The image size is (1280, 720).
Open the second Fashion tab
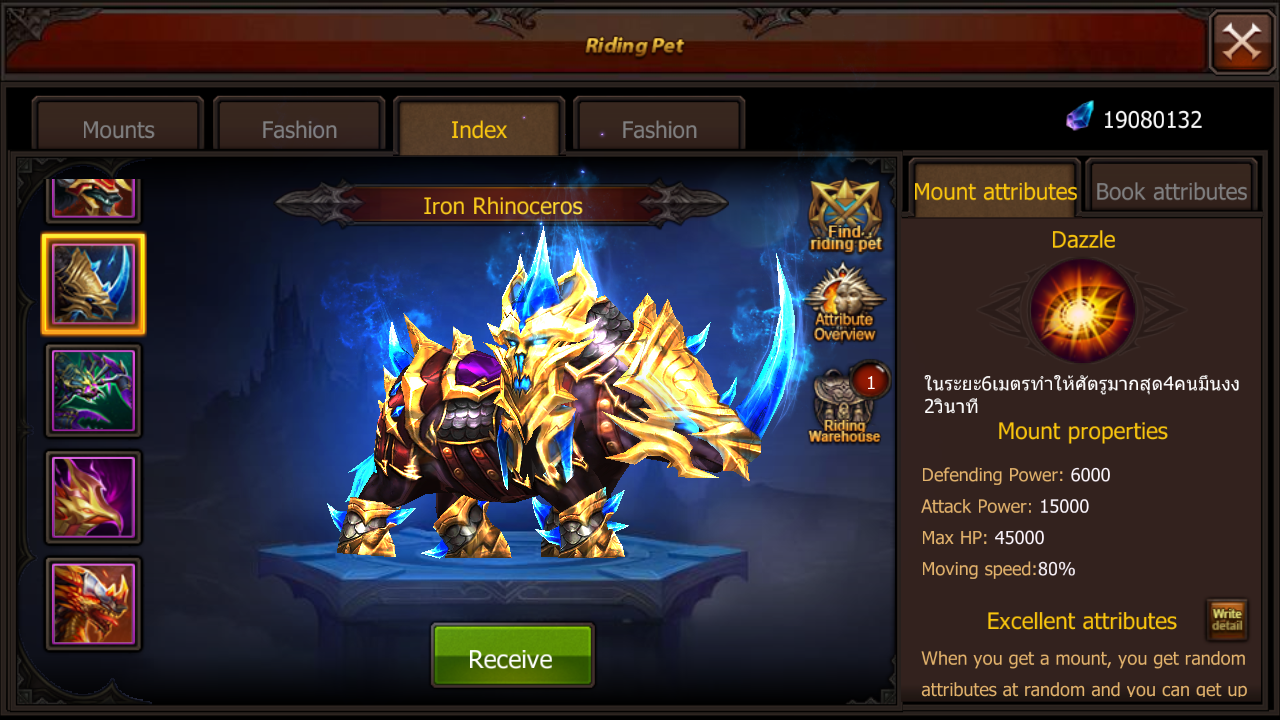click(657, 129)
